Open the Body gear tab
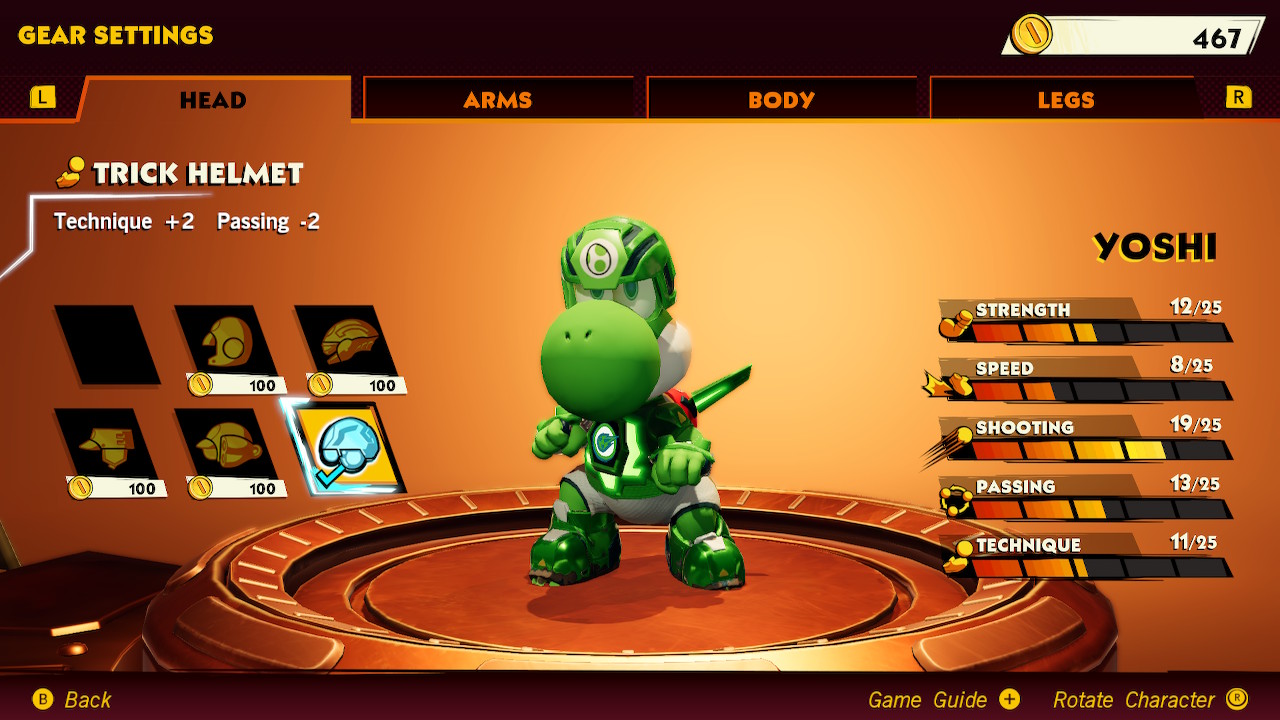 (x=781, y=99)
